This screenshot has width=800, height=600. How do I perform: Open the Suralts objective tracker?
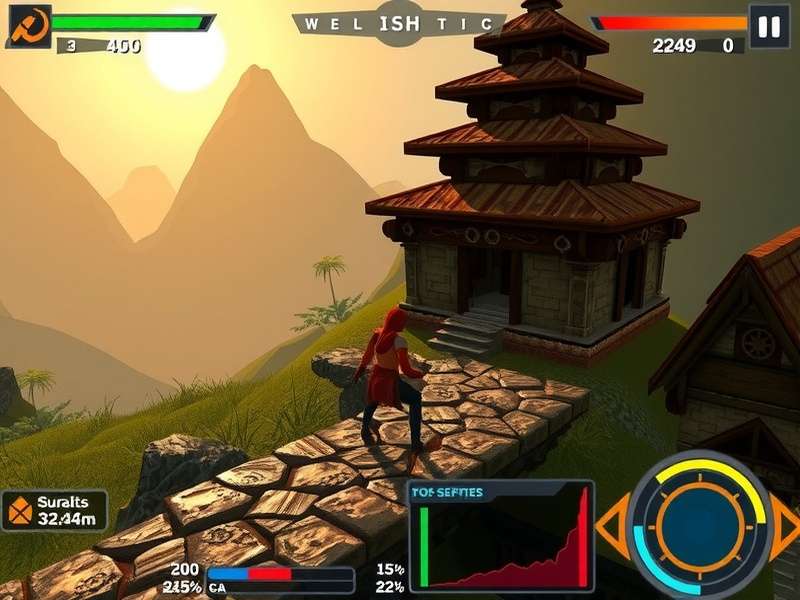(55, 510)
